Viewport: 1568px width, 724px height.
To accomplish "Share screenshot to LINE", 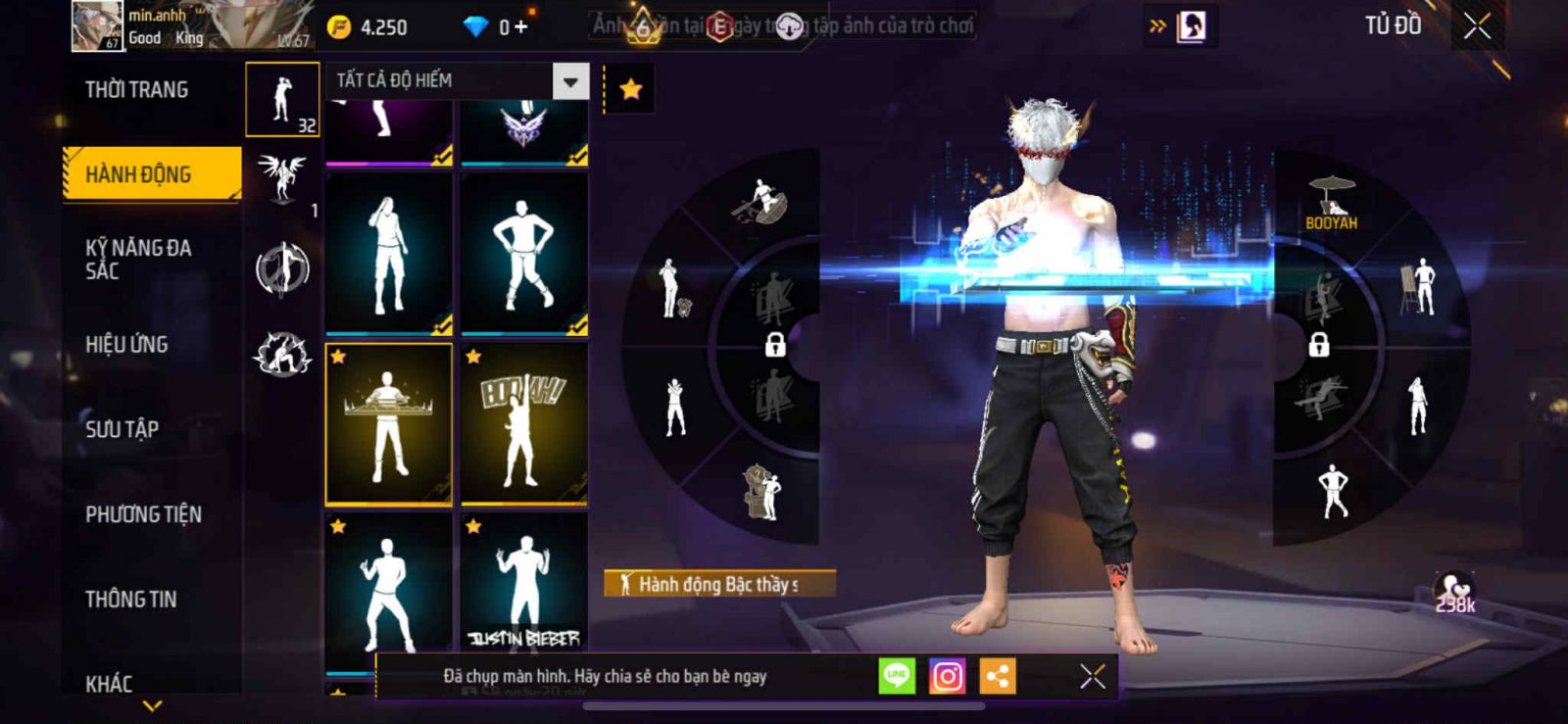I will coord(897,676).
